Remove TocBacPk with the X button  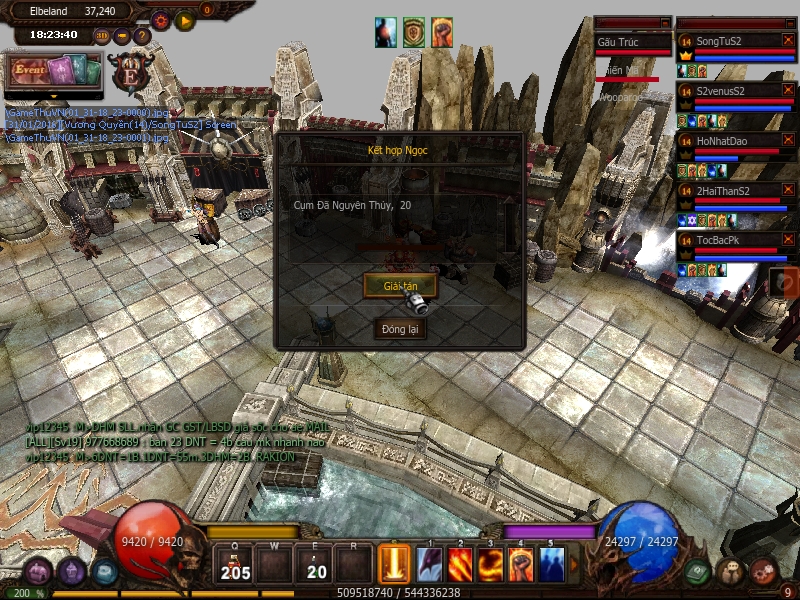788,240
